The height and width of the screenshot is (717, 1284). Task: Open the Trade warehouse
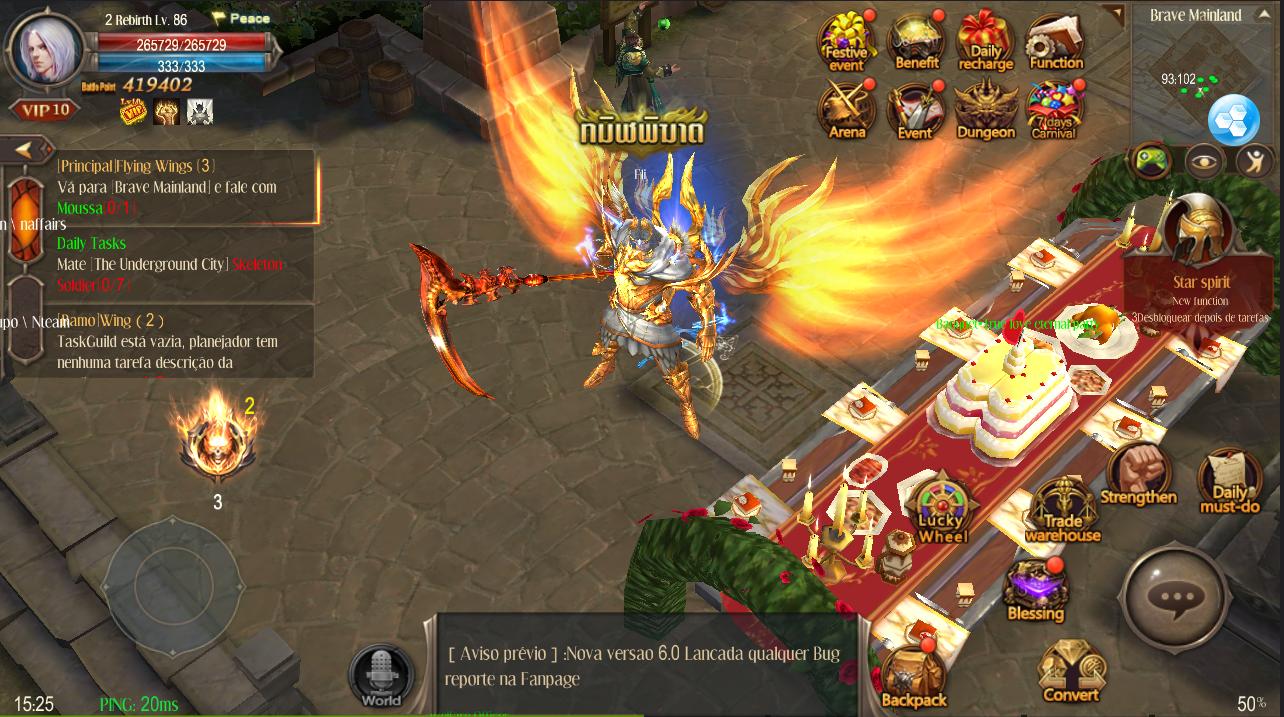(x=1062, y=510)
